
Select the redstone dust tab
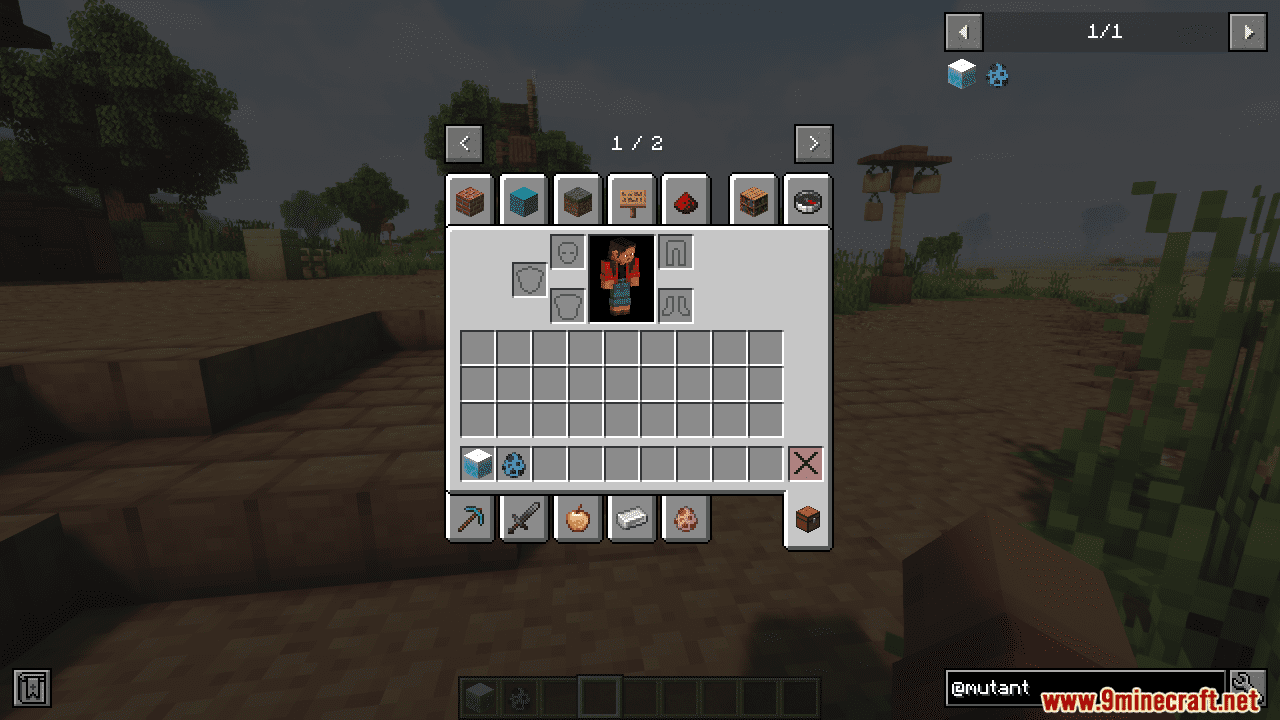[685, 200]
